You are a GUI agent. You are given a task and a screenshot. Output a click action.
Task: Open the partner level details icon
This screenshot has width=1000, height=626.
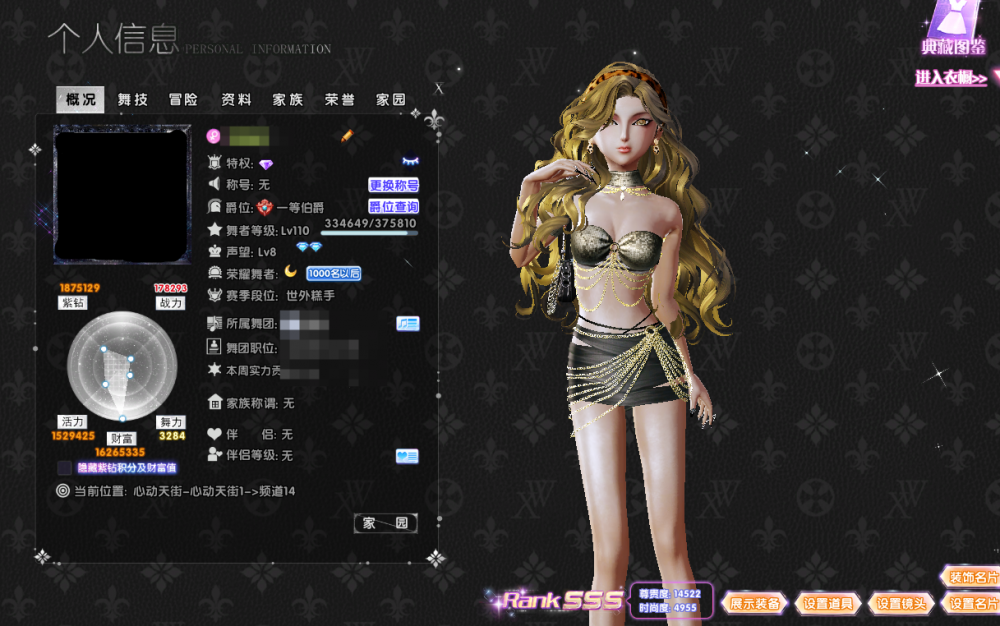(407, 456)
